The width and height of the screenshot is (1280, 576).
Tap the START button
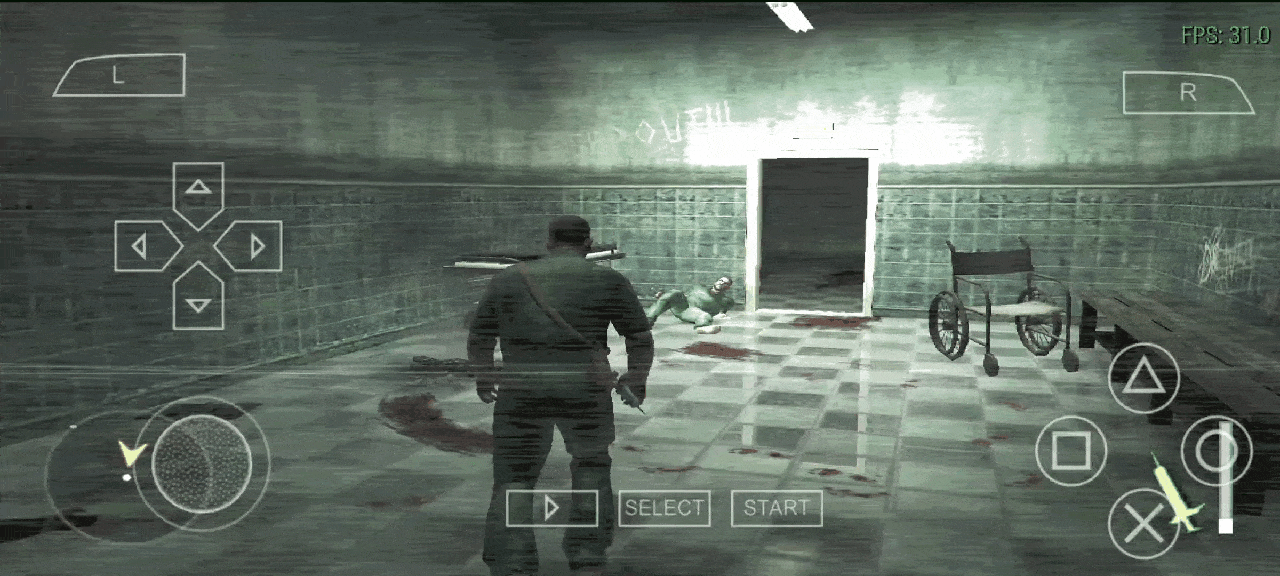[x=777, y=508]
